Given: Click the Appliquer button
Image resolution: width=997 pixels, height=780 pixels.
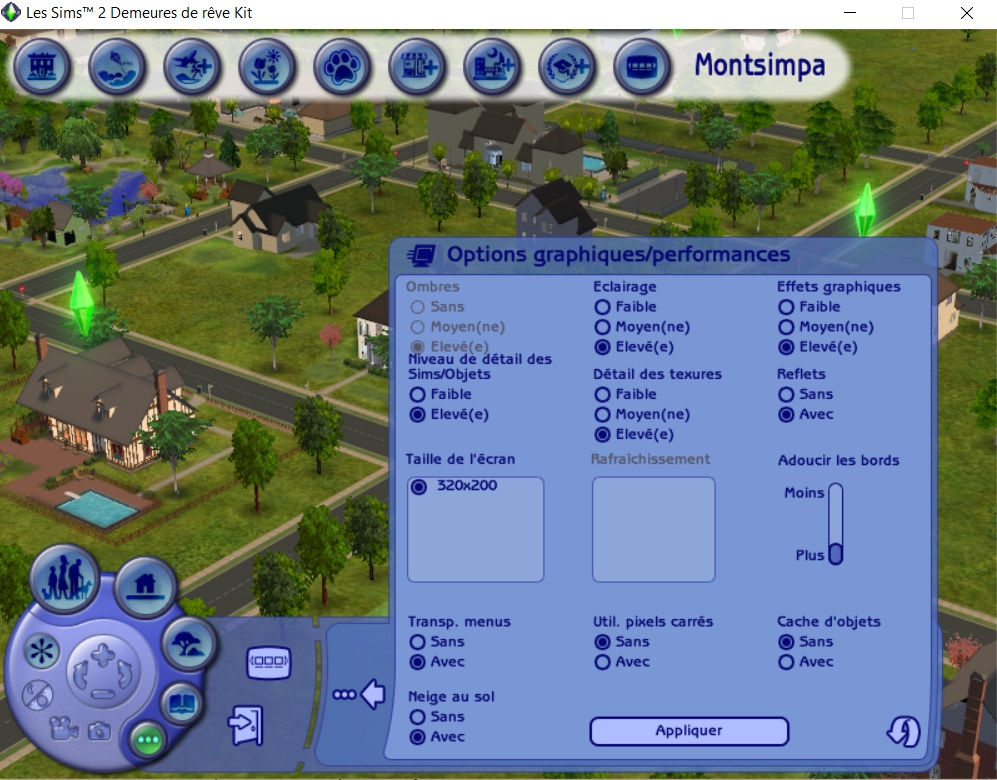Looking at the screenshot, I should pyautogui.click(x=689, y=731).
